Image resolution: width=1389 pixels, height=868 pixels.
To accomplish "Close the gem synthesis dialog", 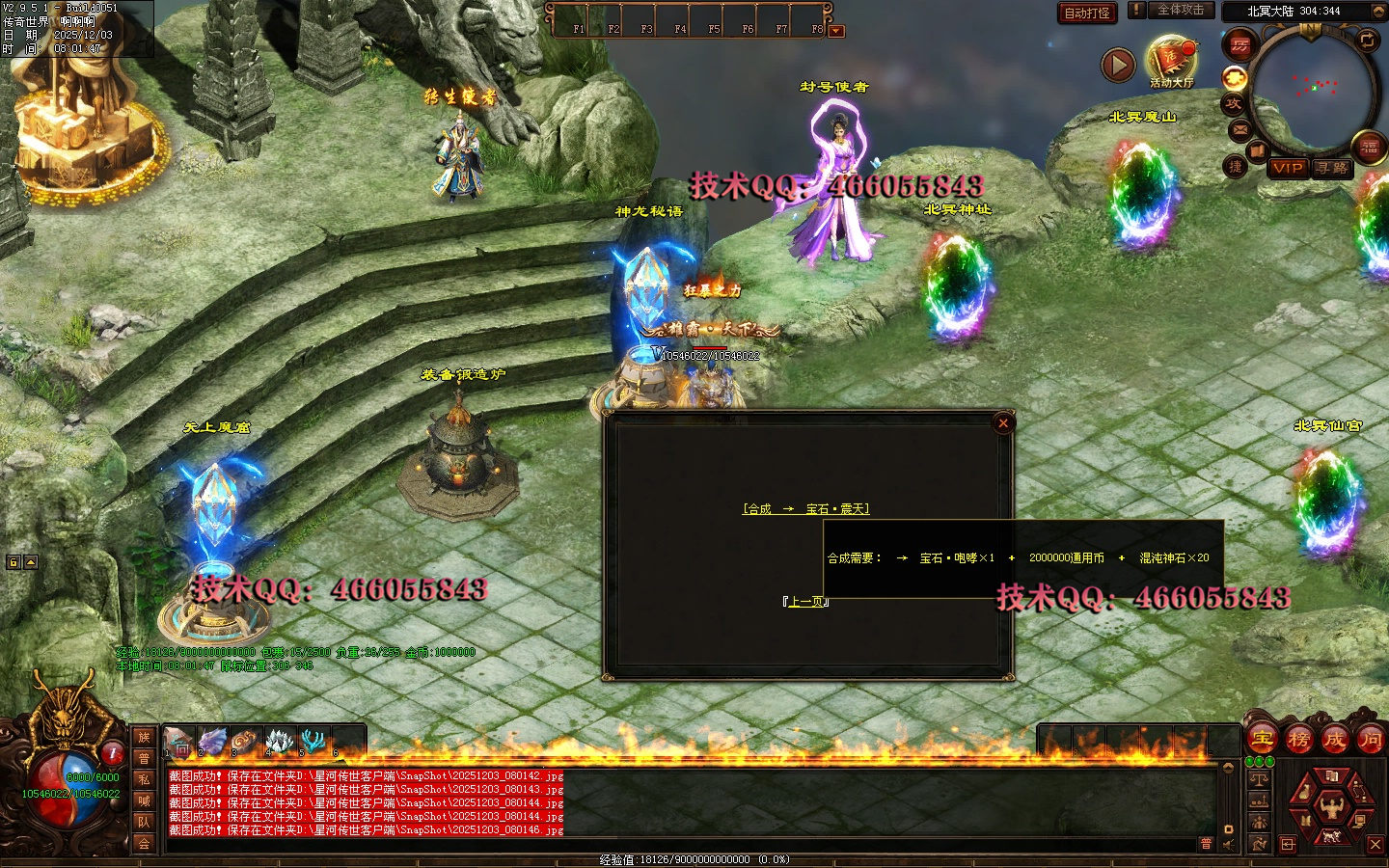I will 1003,422.
